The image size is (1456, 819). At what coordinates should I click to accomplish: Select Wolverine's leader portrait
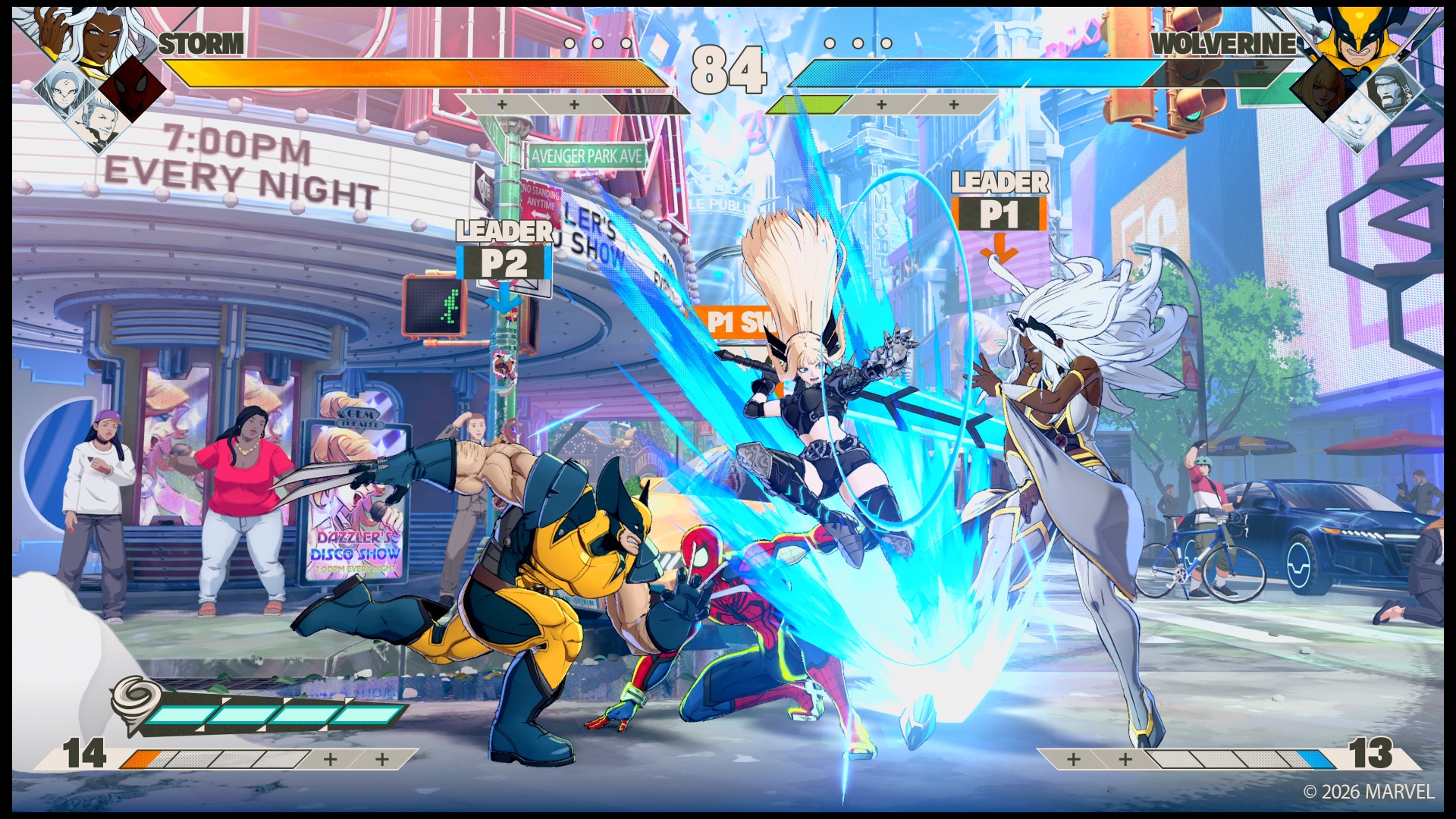point(1357,38)
